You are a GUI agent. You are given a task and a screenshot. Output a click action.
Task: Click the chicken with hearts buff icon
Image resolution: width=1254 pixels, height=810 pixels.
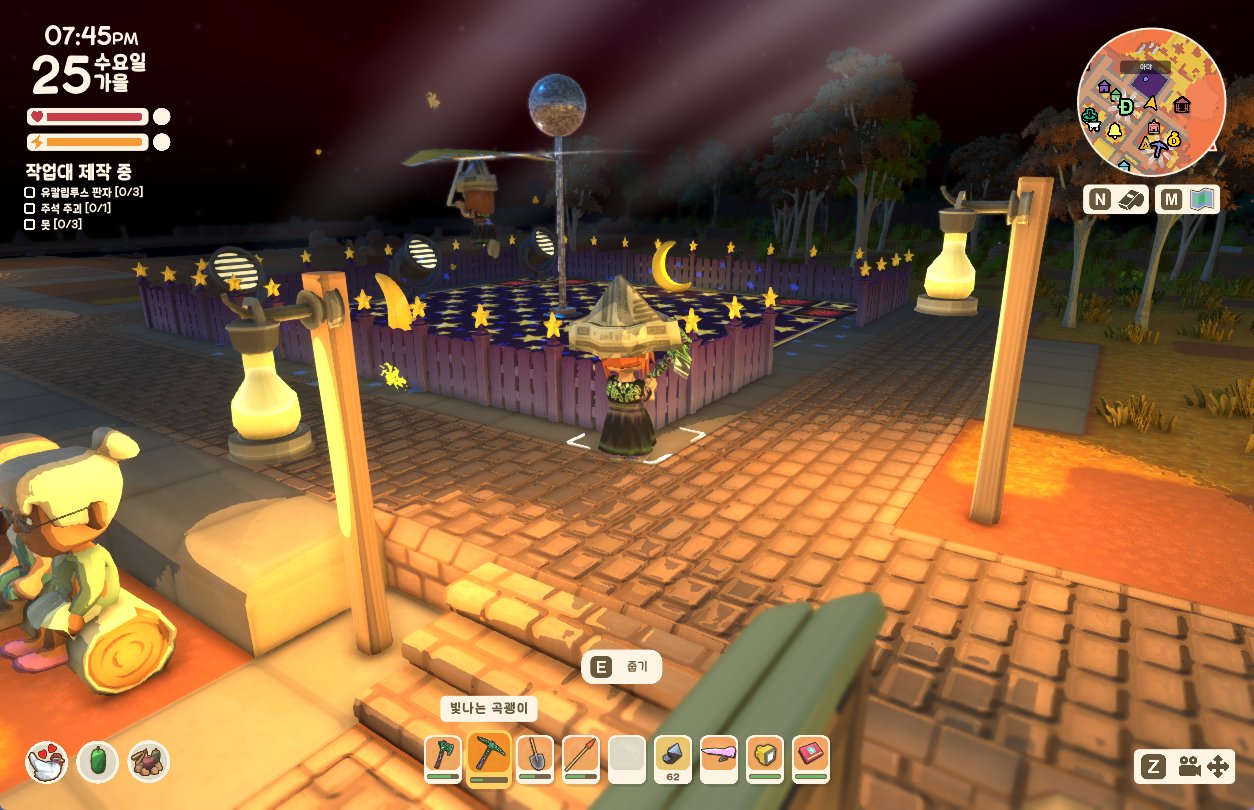point(45,762)
